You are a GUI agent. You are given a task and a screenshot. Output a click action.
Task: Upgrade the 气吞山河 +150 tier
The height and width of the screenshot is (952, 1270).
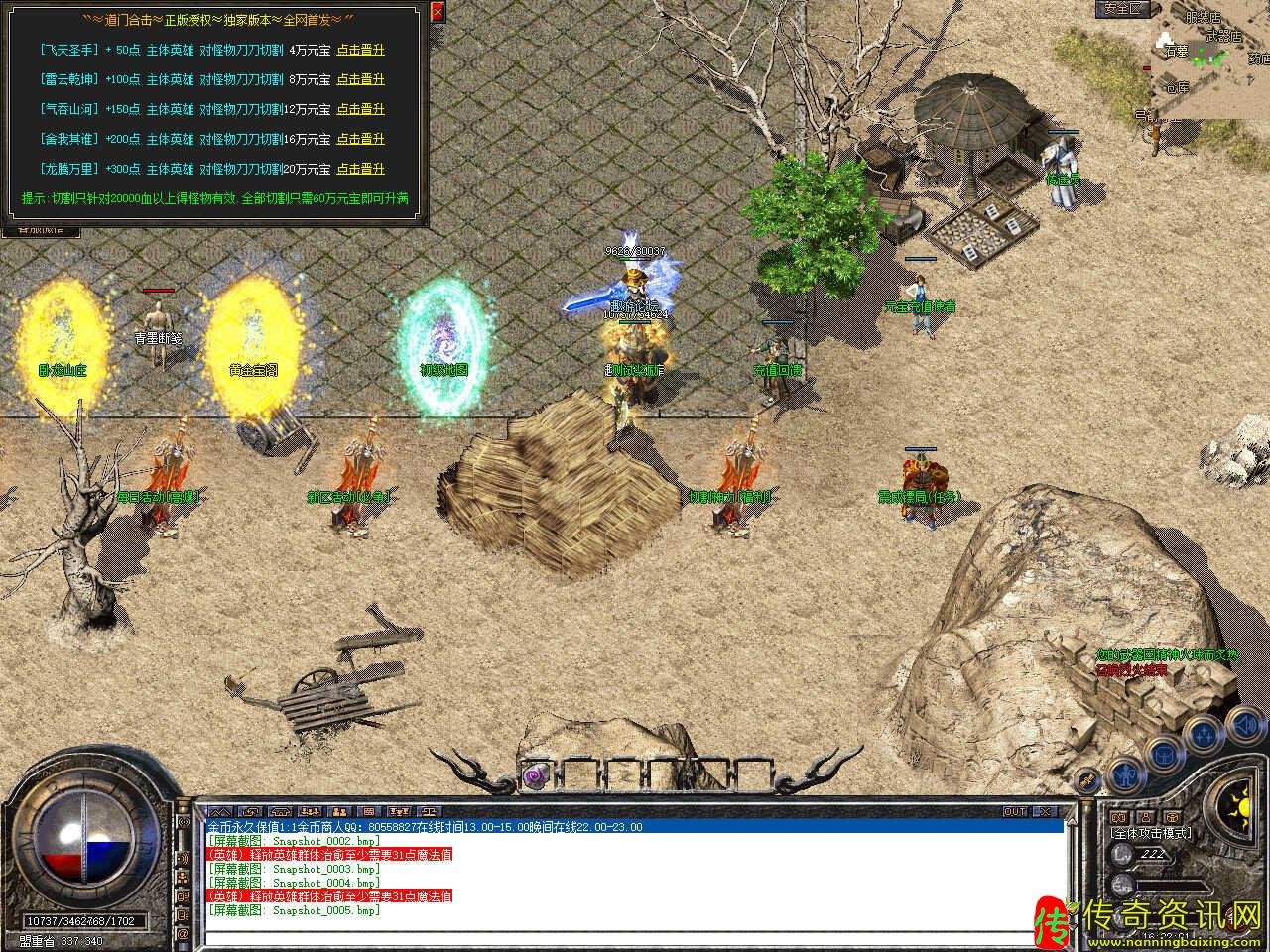click(360, 109)
